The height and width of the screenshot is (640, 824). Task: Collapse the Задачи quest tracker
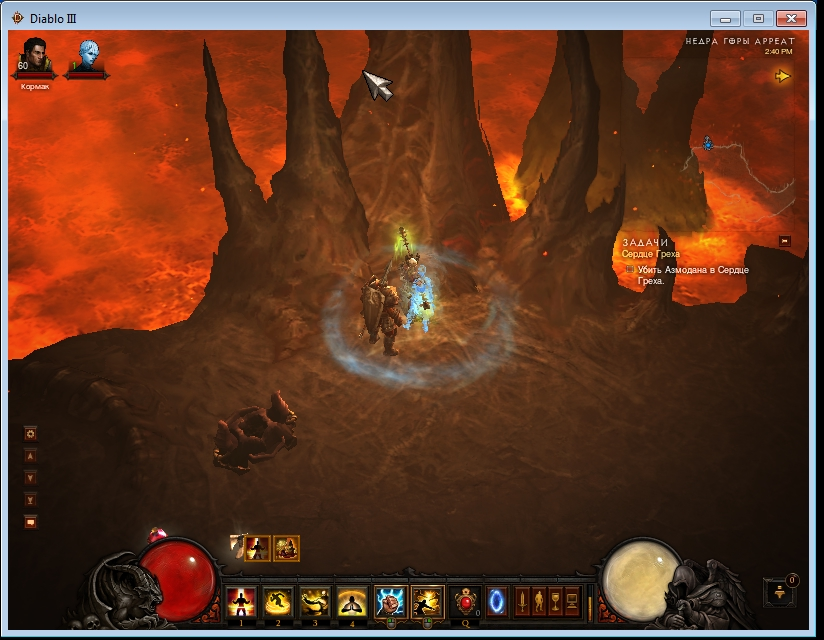785,241
